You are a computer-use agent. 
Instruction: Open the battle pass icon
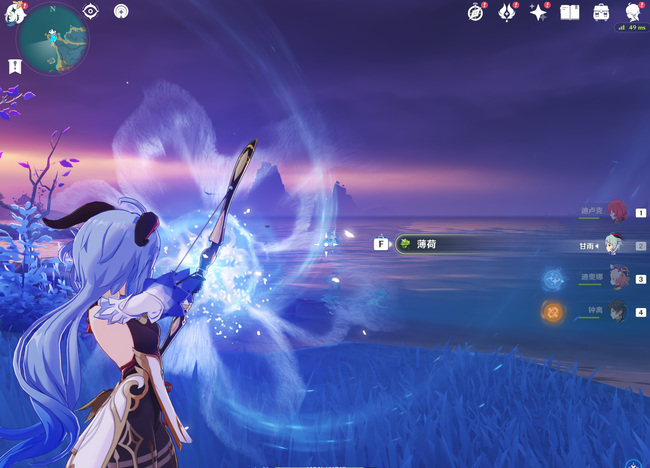[508, 12]
